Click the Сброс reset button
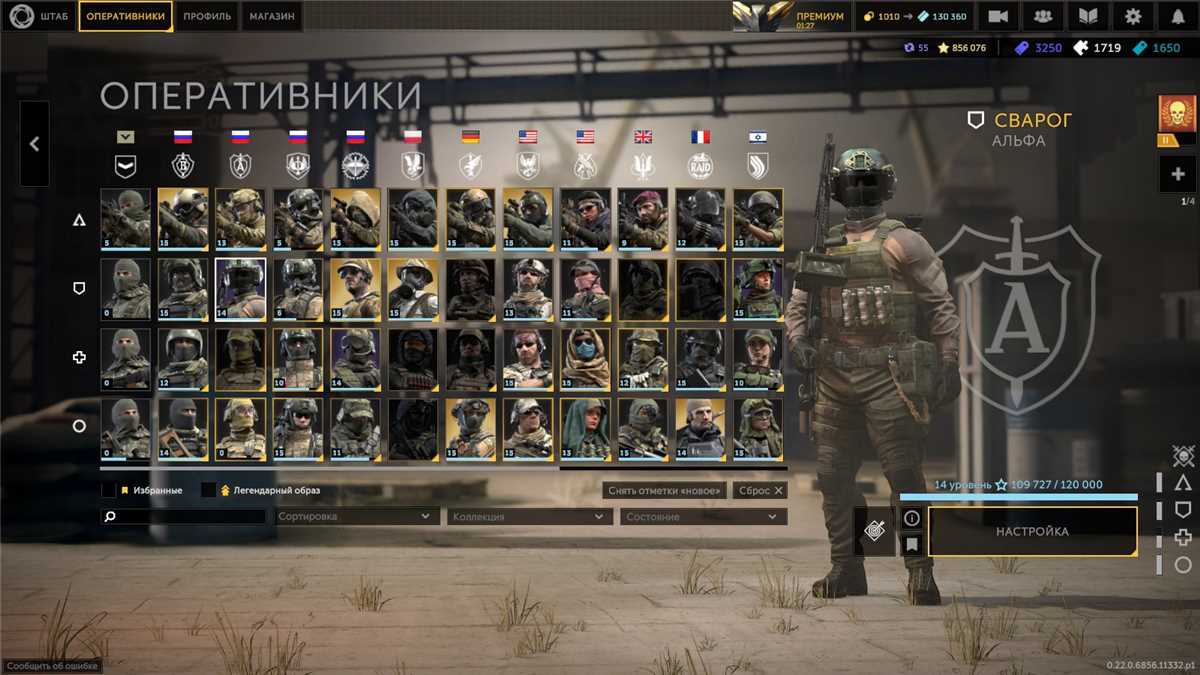Viewport: 1200px width, 675px height. pyautogui.click(x=759, y=491)
